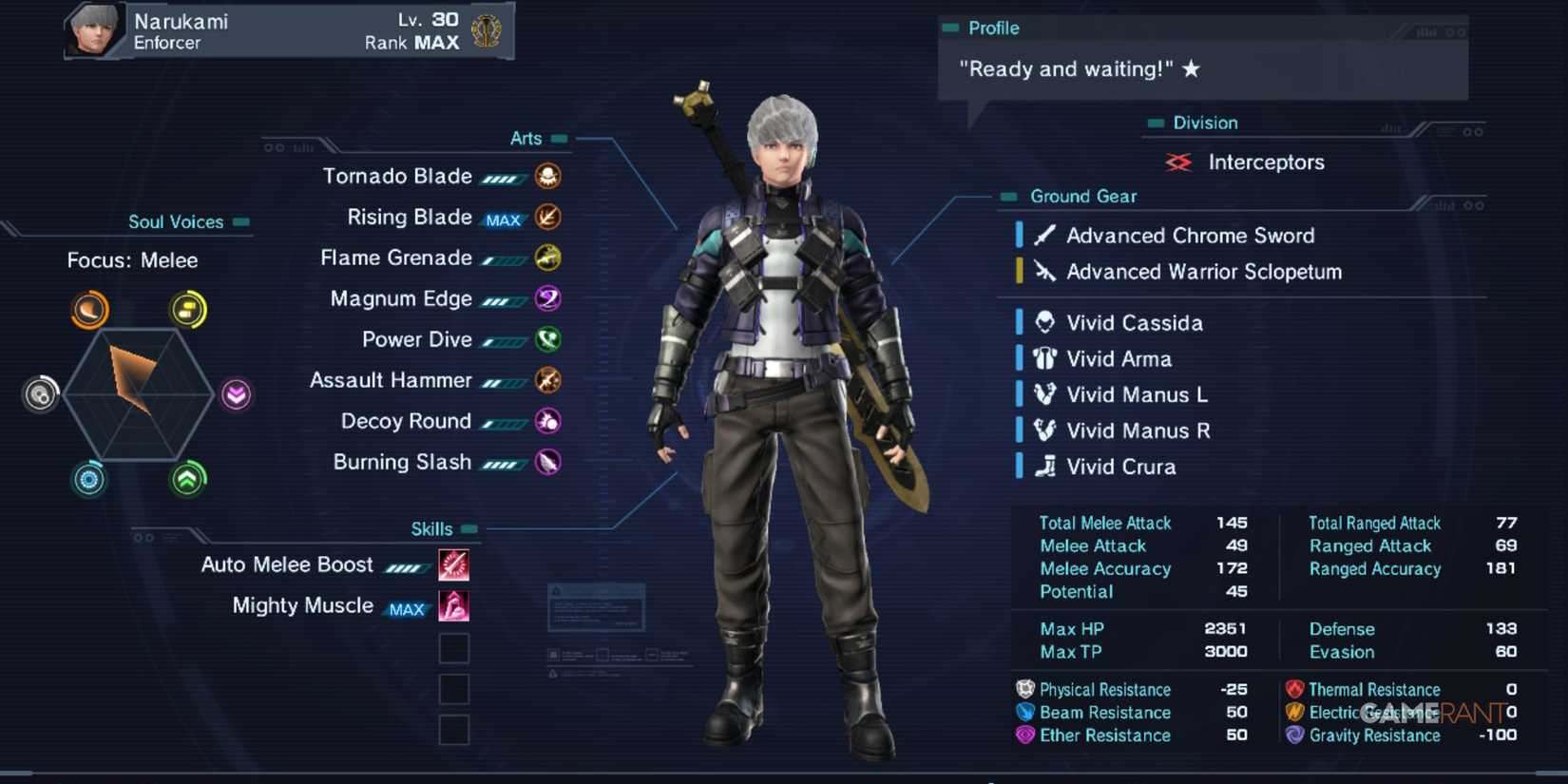Image resolution: width=1568 pixels, height=784 pixels.
Task: Select the Auto Melee Boost skill icon
Action: pos(454,564)
